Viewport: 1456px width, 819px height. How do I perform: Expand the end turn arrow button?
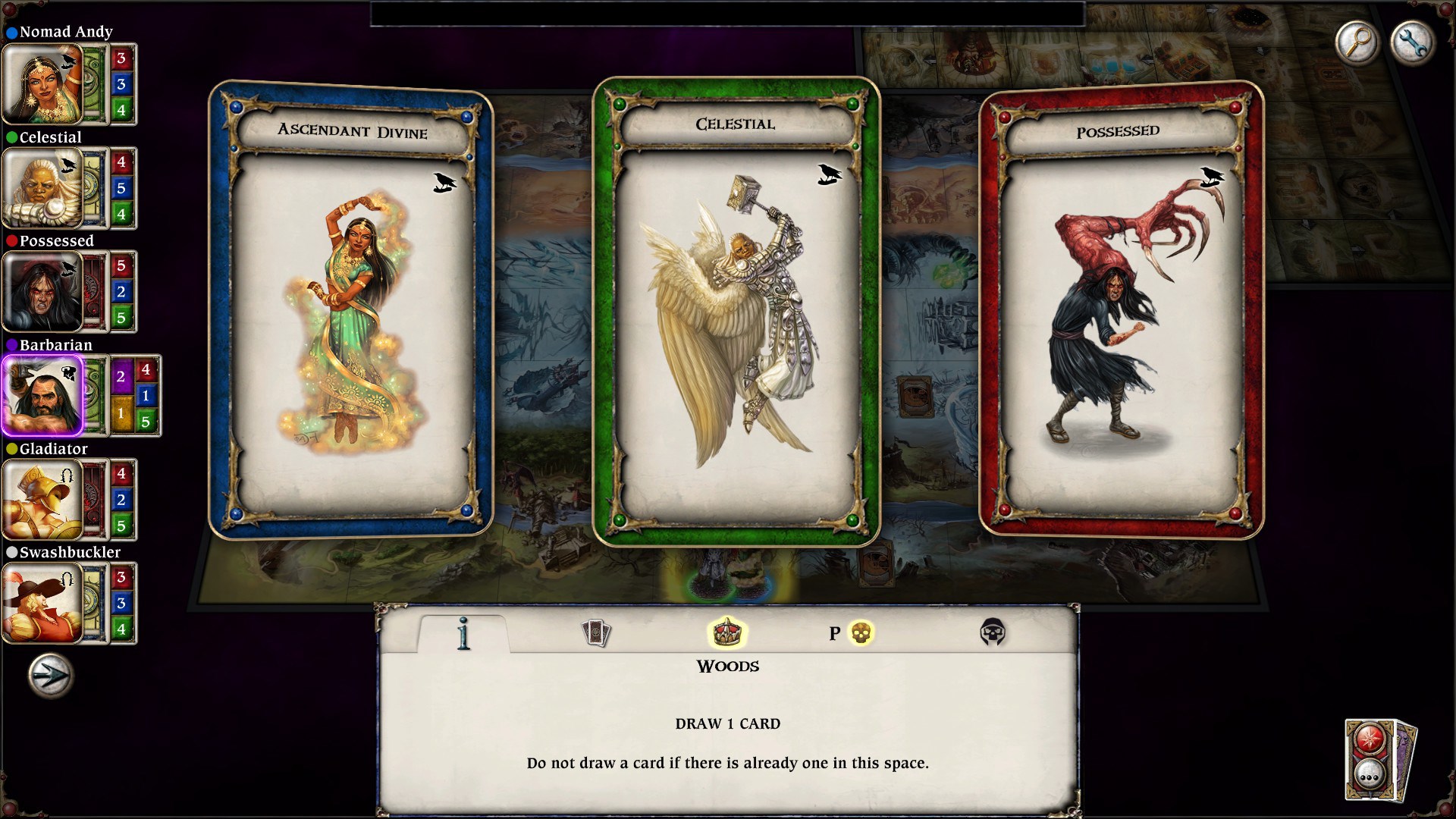(48, 675)
